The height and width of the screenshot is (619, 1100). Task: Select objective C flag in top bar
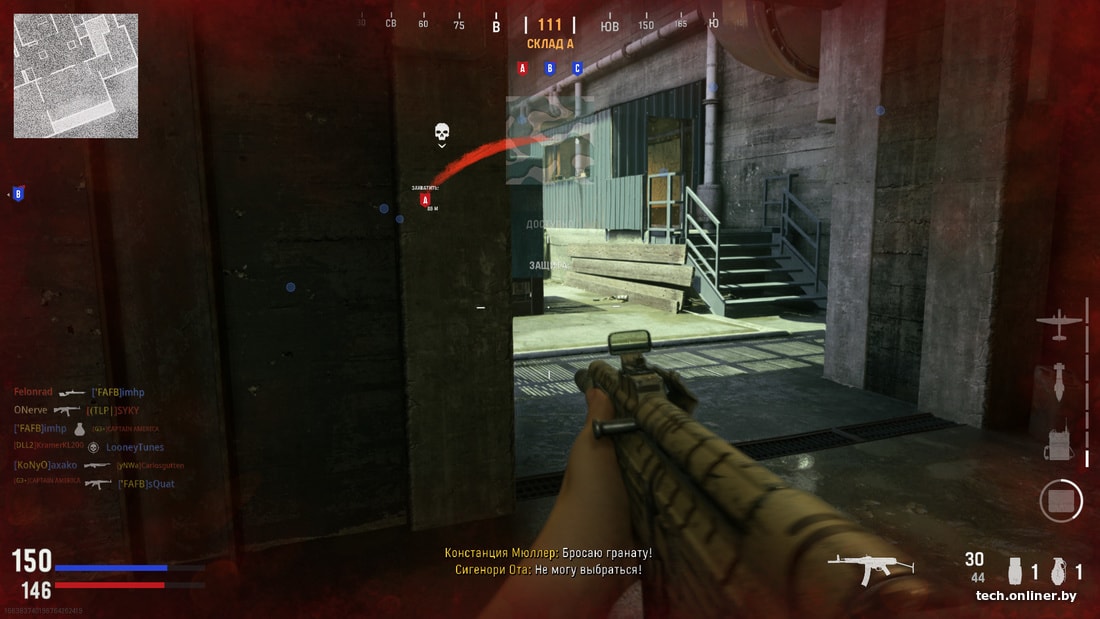[577, 68]
